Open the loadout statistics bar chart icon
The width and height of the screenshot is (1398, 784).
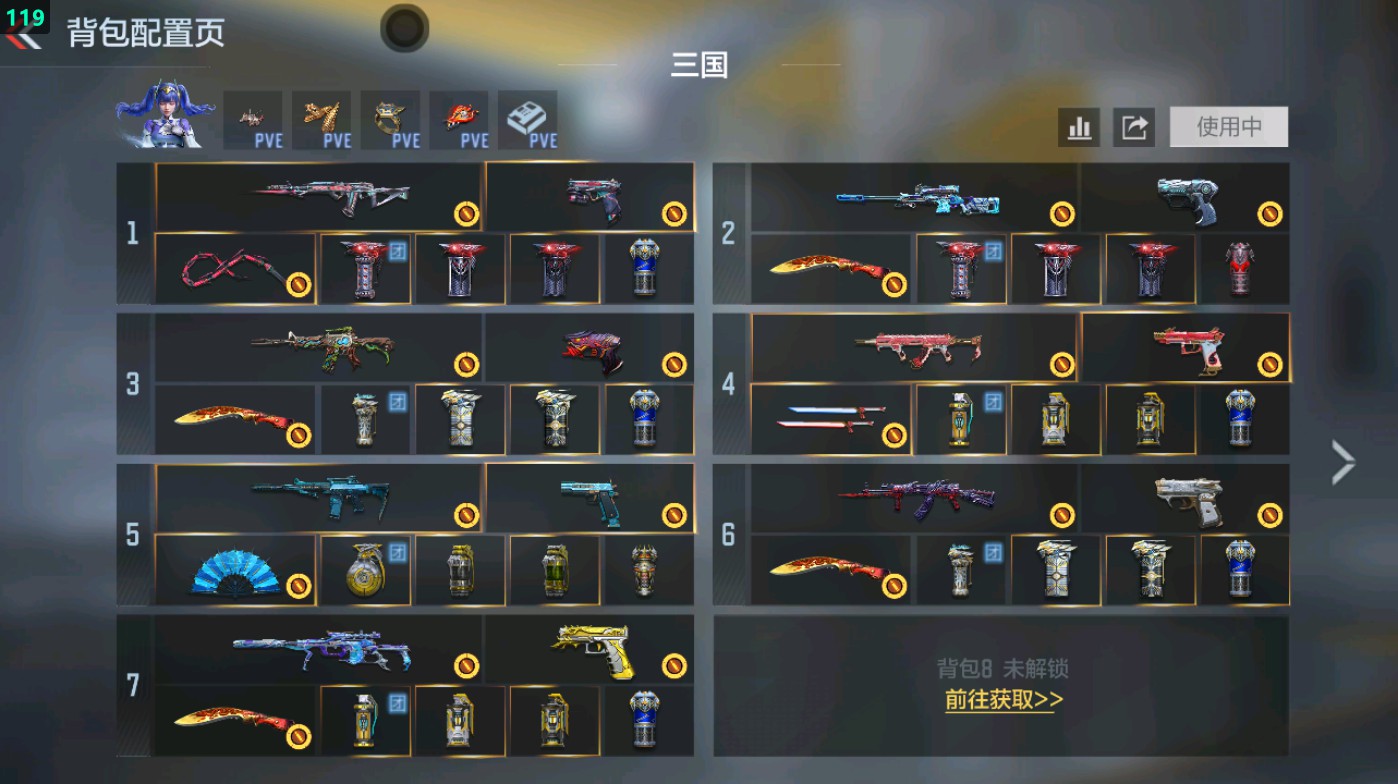tap(1078, 127)
